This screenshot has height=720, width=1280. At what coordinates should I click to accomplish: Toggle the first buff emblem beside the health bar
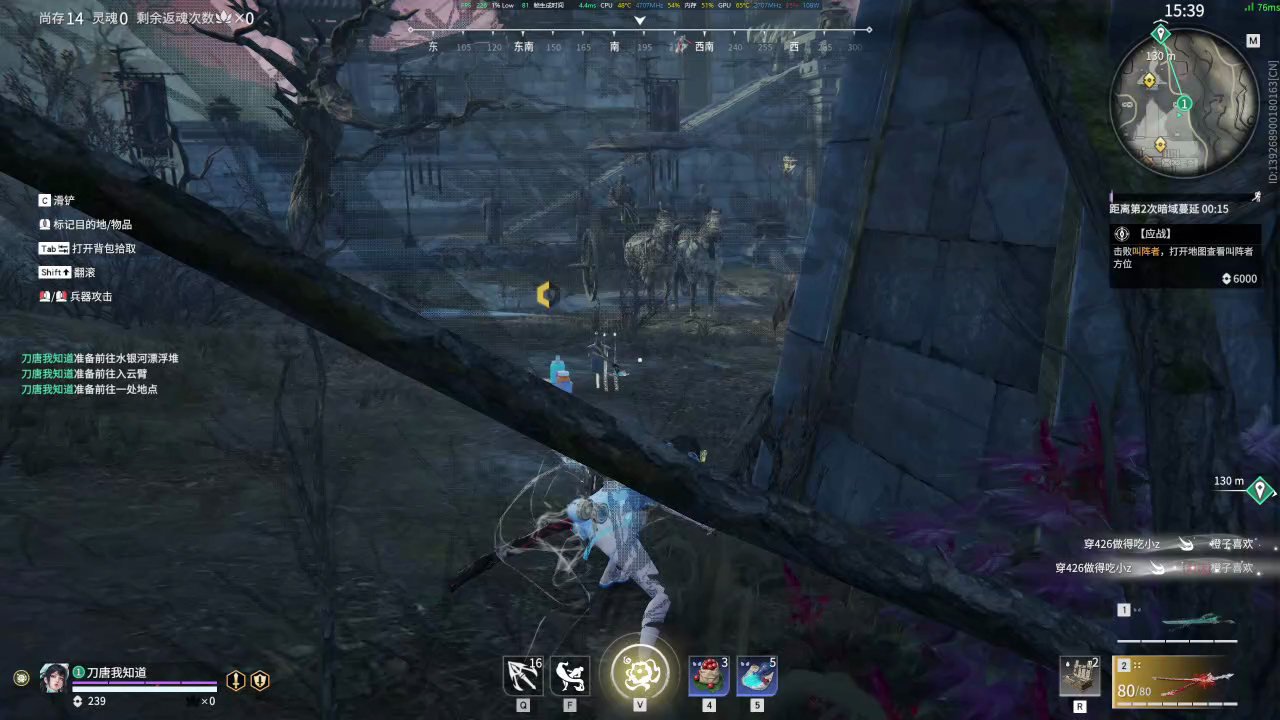[x=235, y=680]
